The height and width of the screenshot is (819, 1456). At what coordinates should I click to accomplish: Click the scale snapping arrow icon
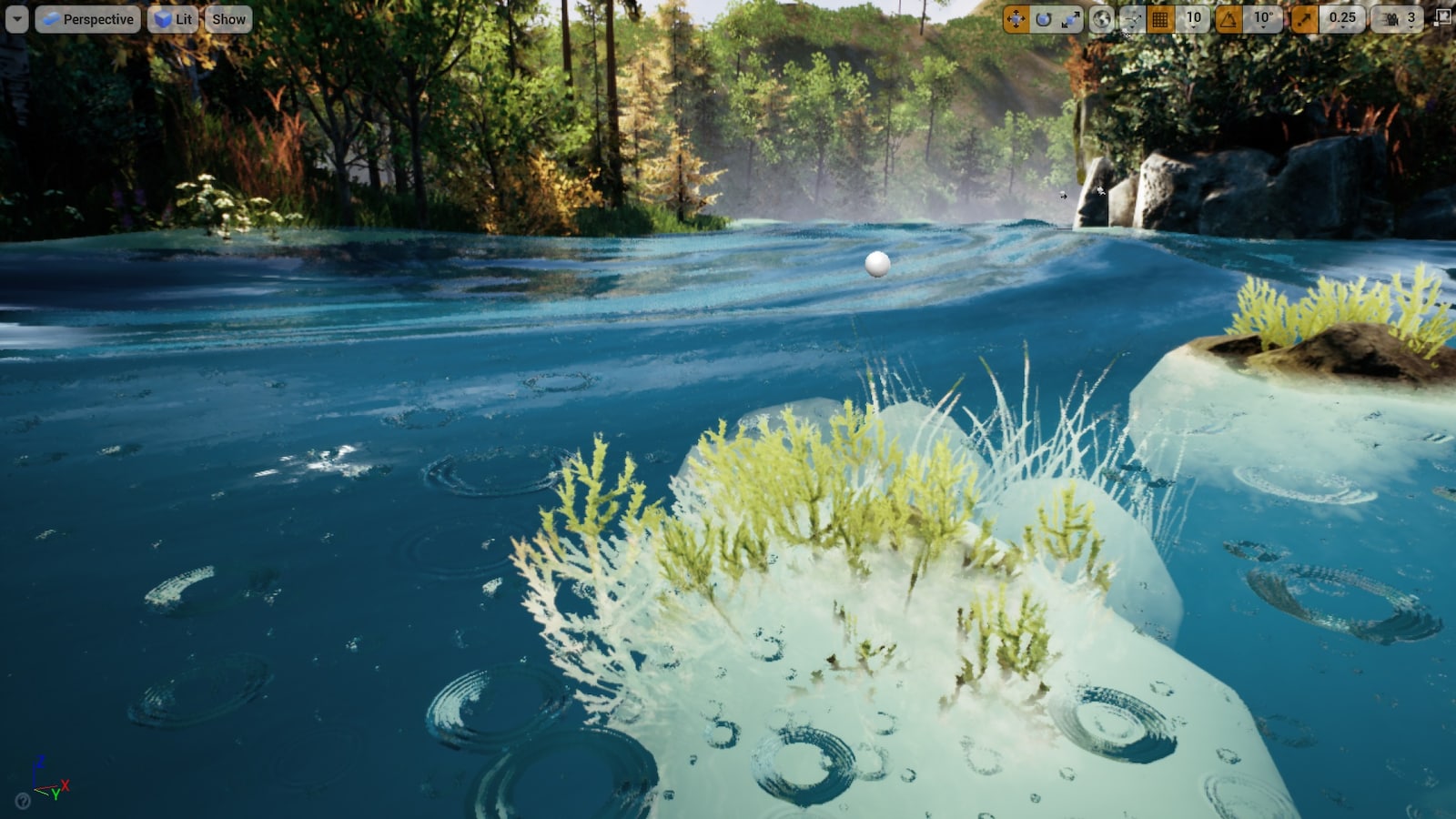(x=1303, y=18)
